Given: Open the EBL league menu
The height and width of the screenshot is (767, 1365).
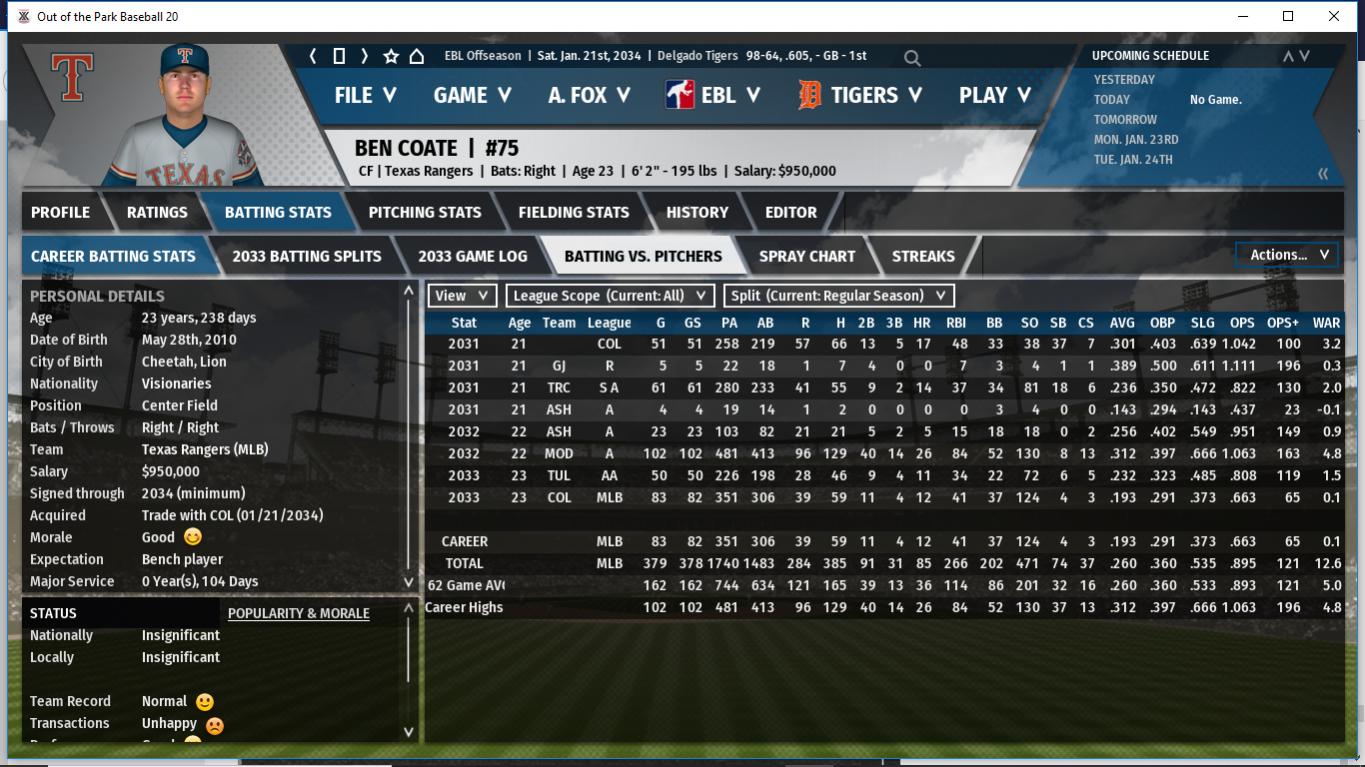Looking at the screenshot, I should (713, 95).
